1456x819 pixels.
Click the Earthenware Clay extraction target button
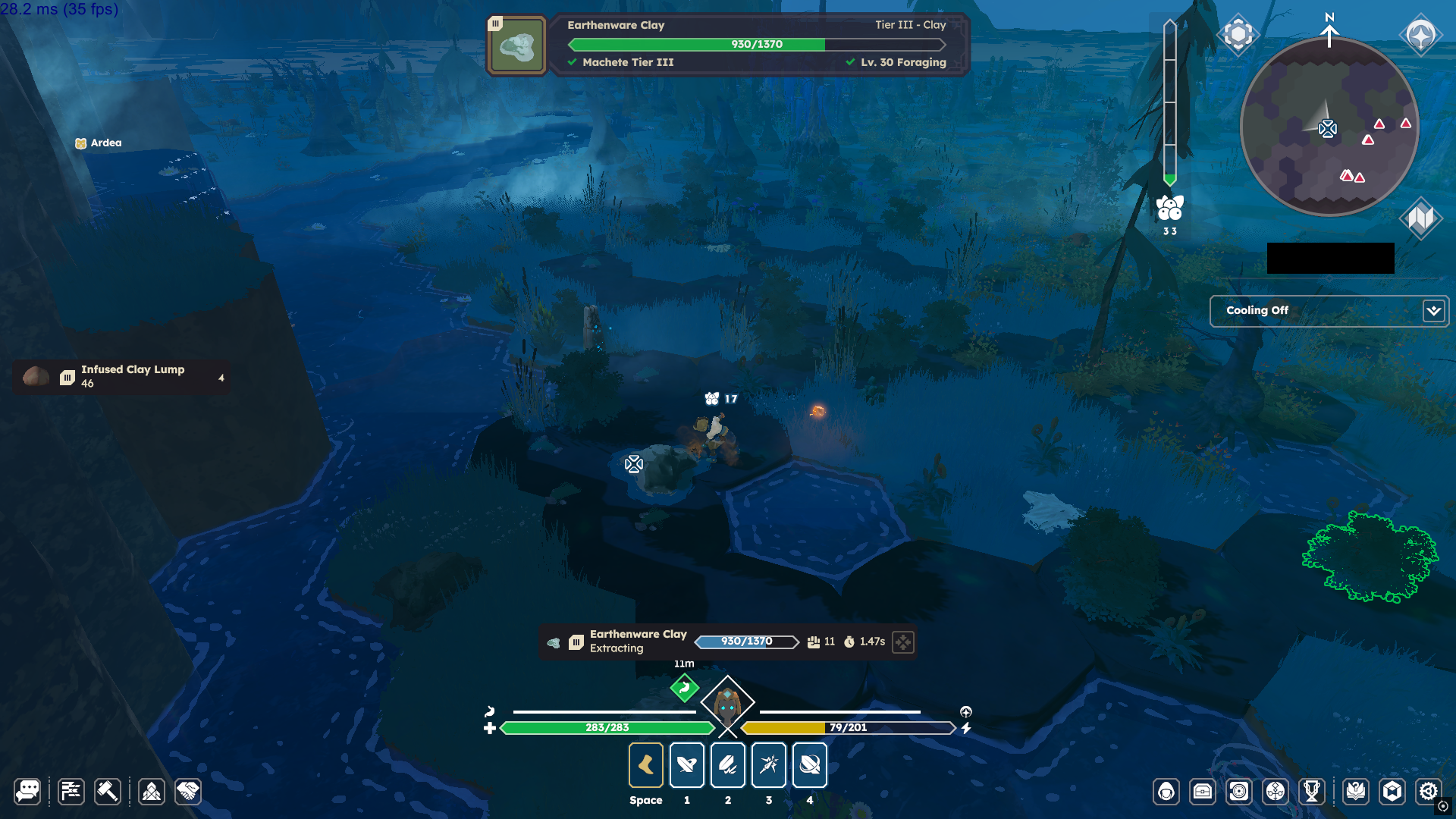(903, 642)
